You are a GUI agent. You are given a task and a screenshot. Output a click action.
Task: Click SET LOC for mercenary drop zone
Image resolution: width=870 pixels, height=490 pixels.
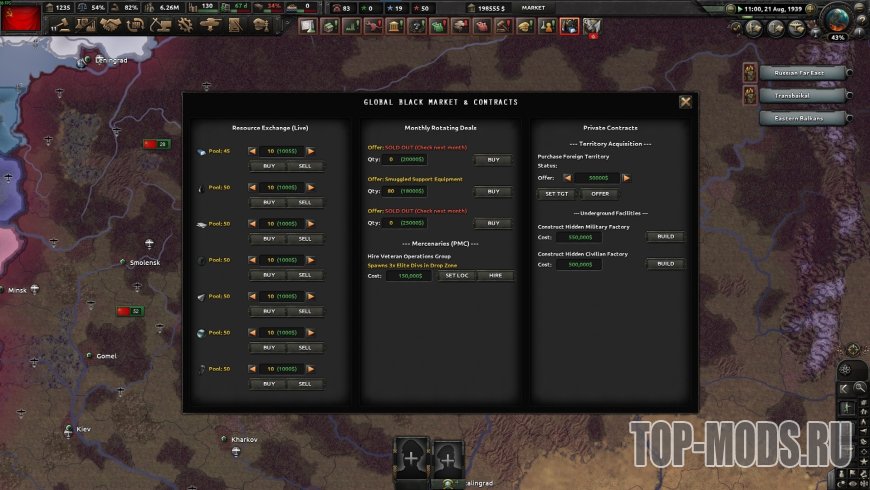pos(456,275)
